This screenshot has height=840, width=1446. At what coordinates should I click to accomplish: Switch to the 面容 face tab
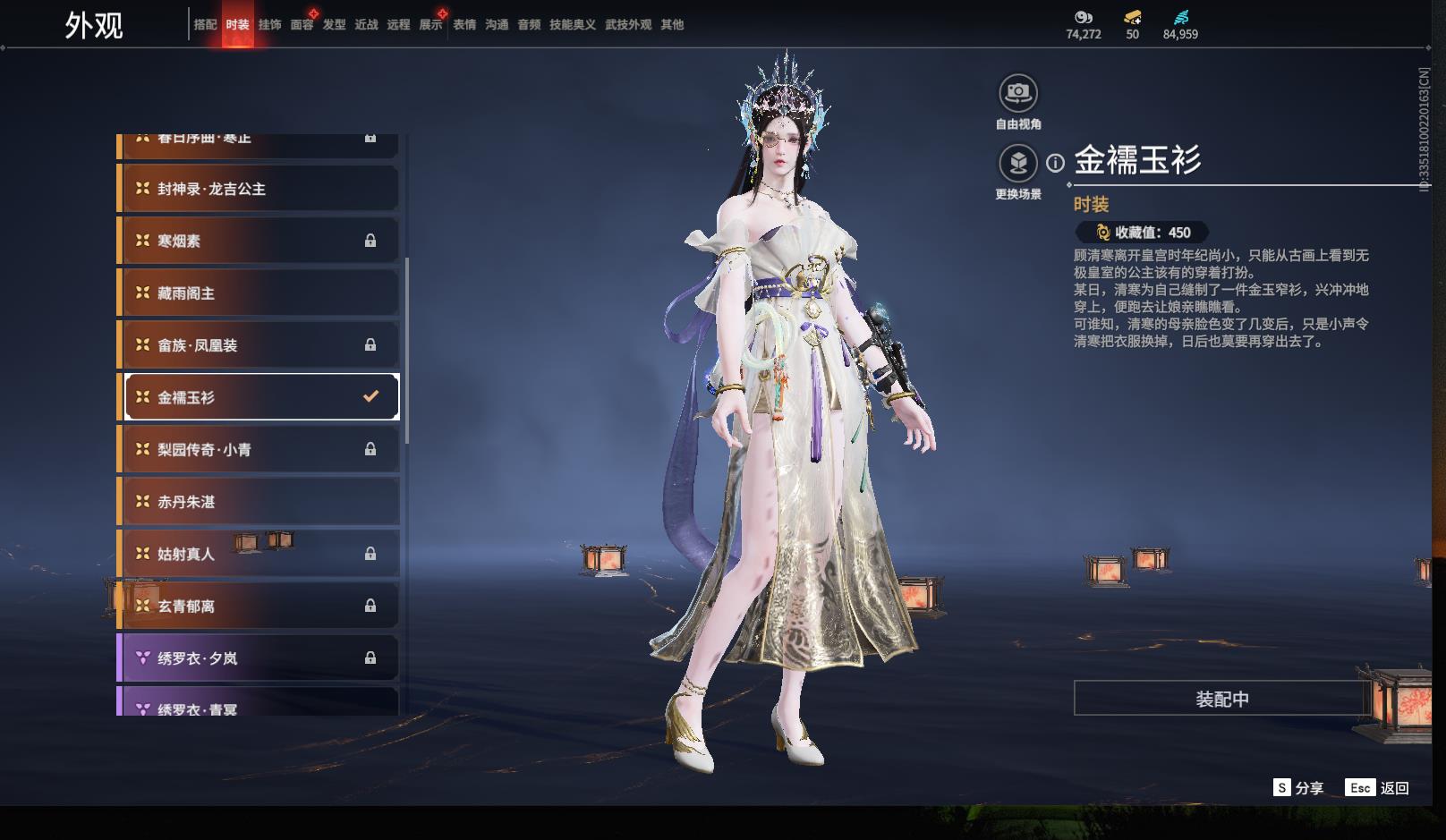tap(302, 25)
